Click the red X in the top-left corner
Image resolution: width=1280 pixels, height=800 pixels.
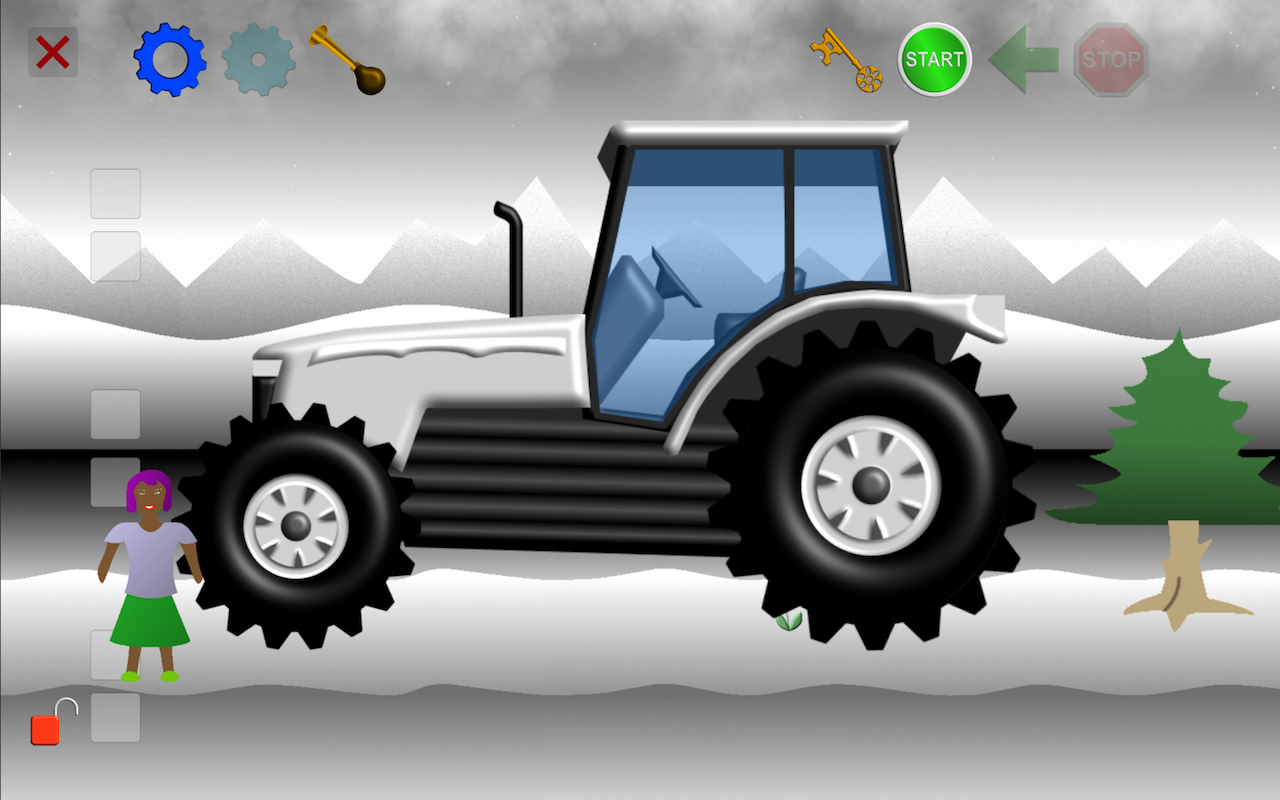pyautogui.click(x=51, y=53)
